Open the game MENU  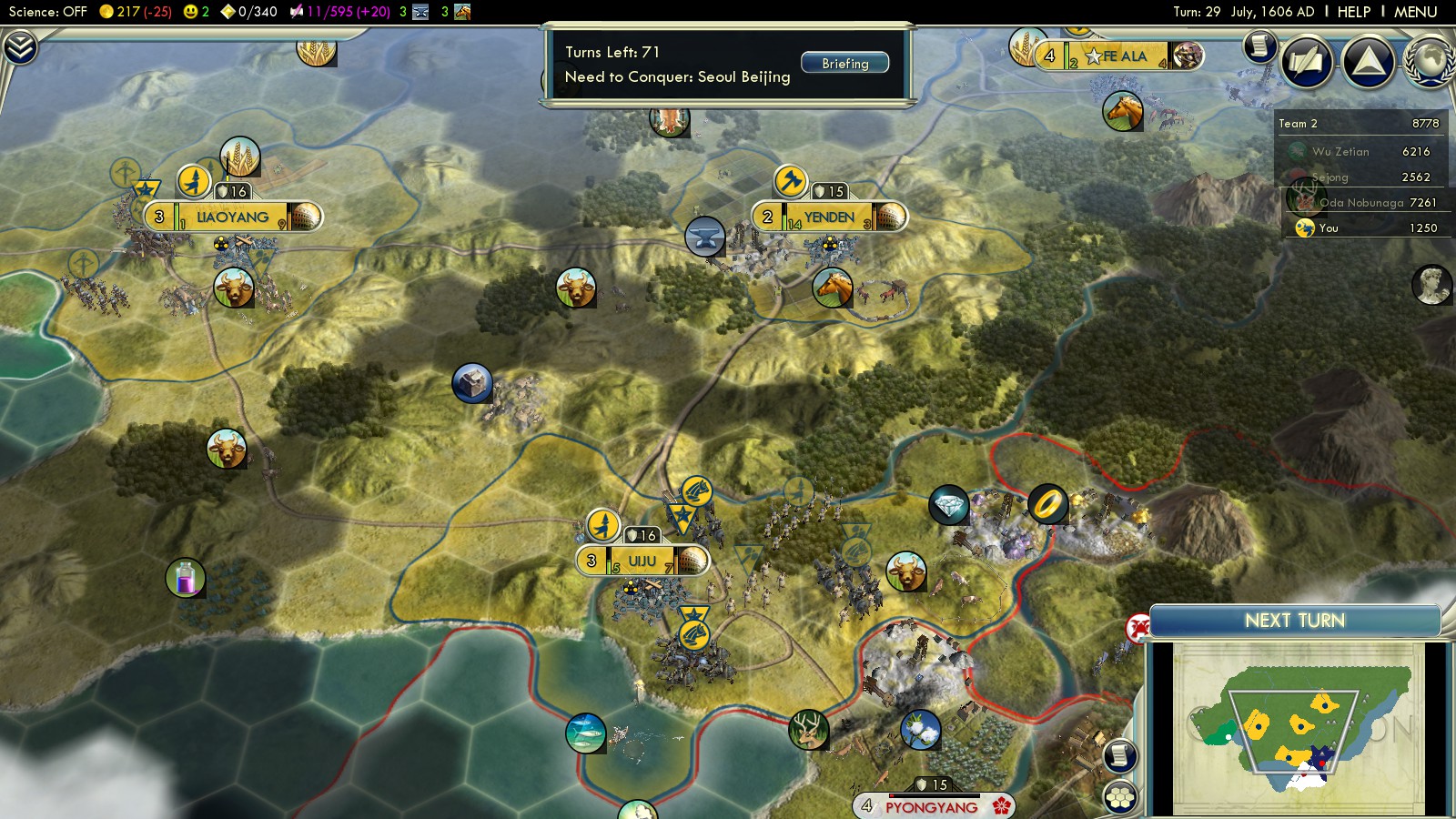pos(1415,12)
